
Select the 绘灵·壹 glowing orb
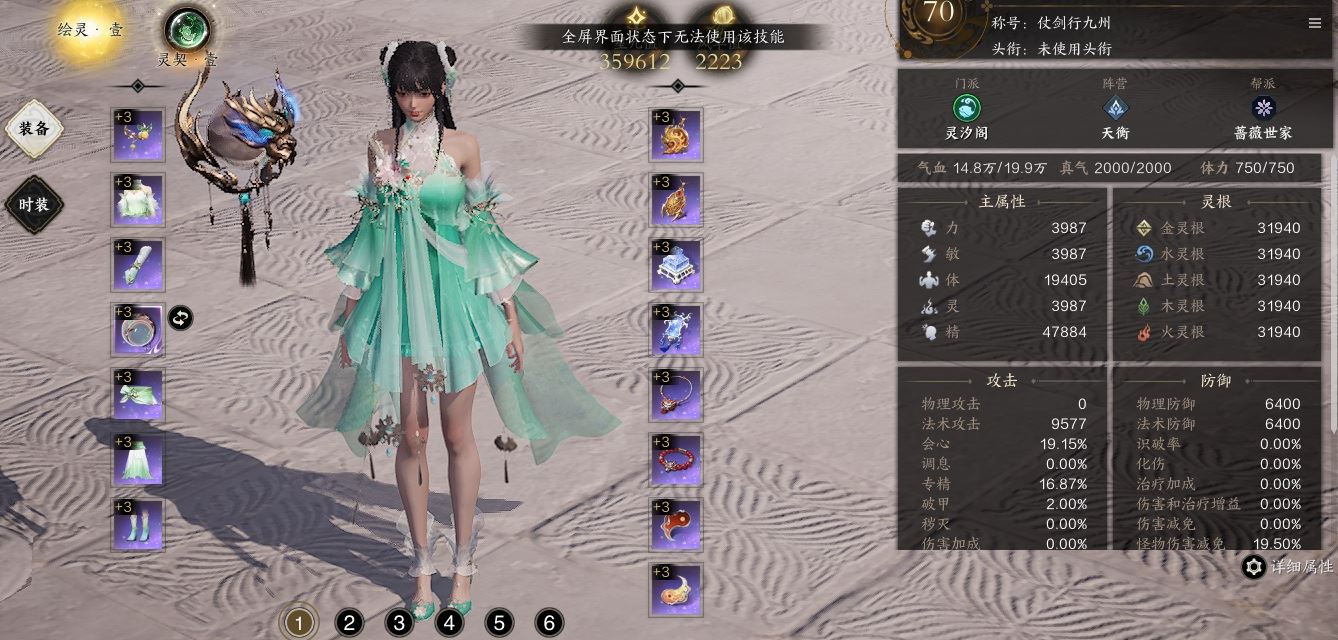pyautogui.click(x=90, y=30)
